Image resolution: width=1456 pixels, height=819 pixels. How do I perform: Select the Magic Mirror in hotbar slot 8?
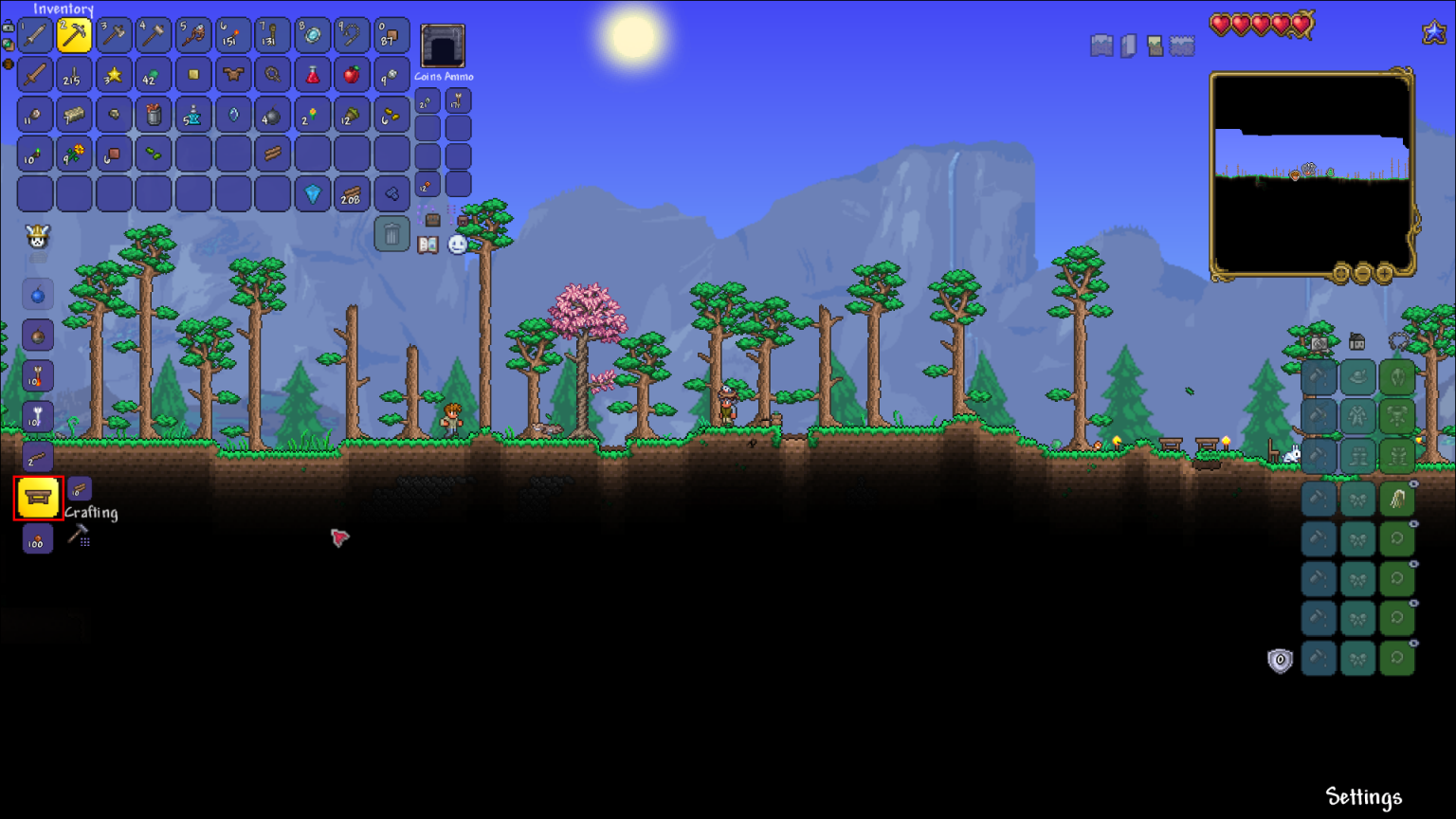pos(312,35)
